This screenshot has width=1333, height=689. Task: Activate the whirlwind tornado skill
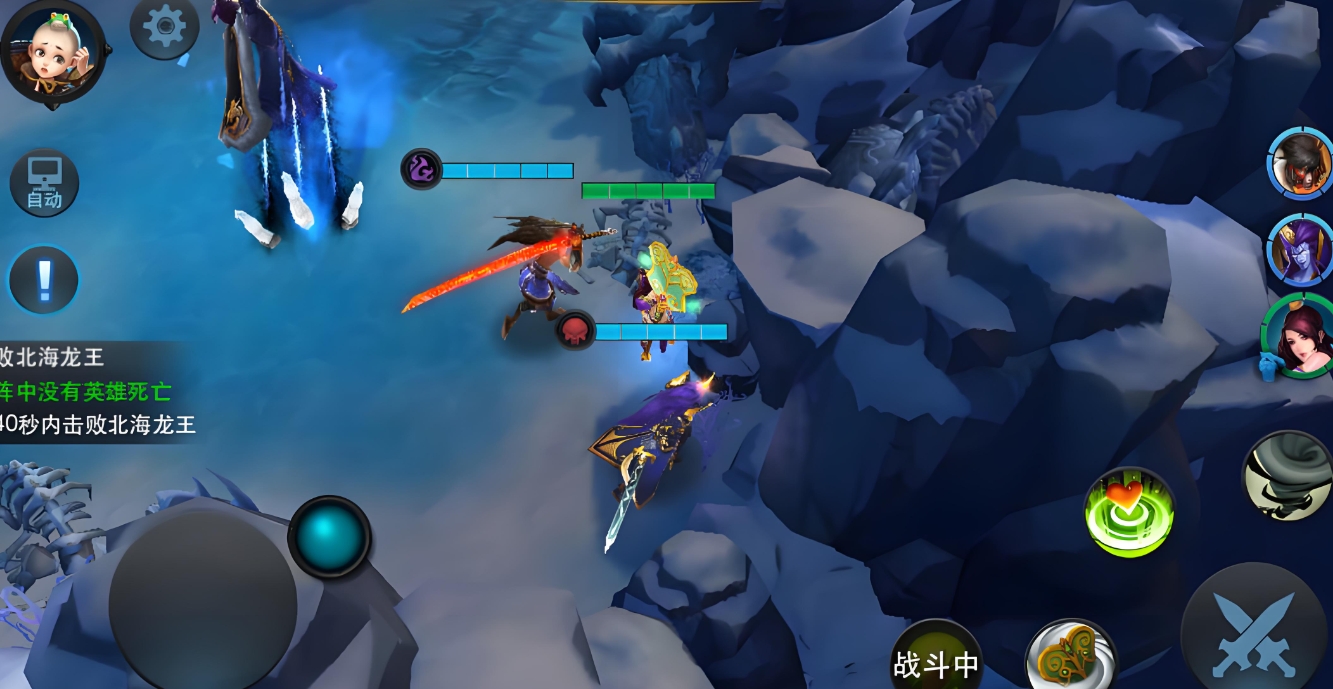1289,476
